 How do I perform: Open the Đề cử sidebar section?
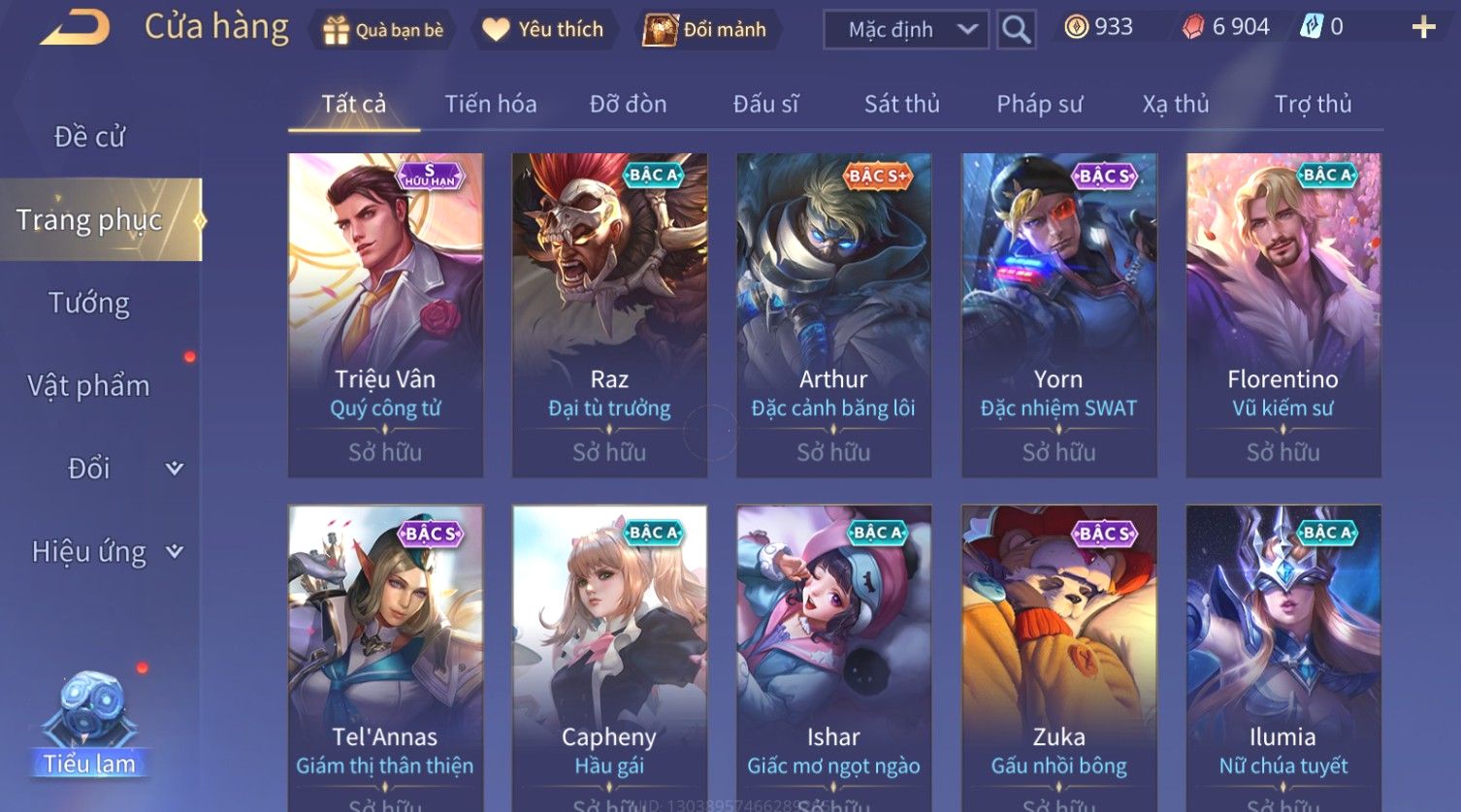[89, 137]
